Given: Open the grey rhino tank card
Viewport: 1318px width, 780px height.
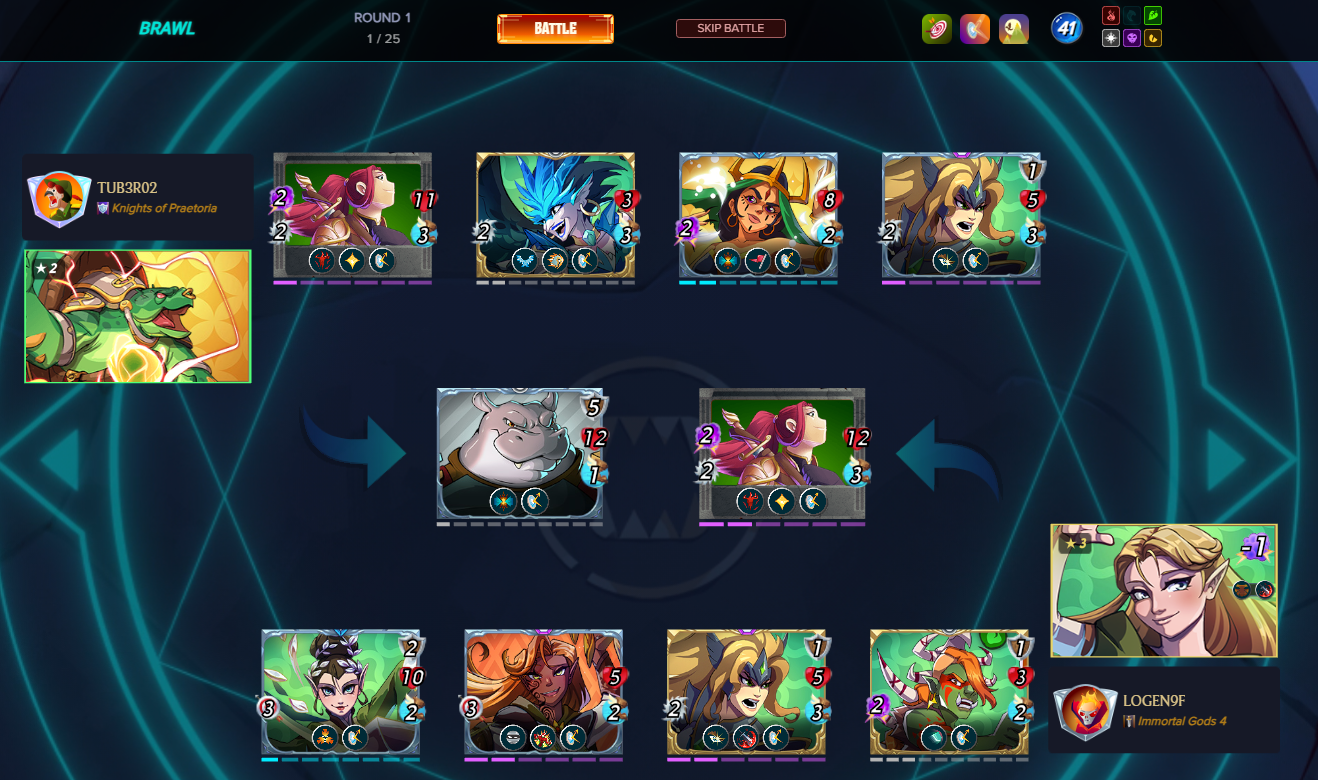Looking at the screenshot, I should 520,453.
